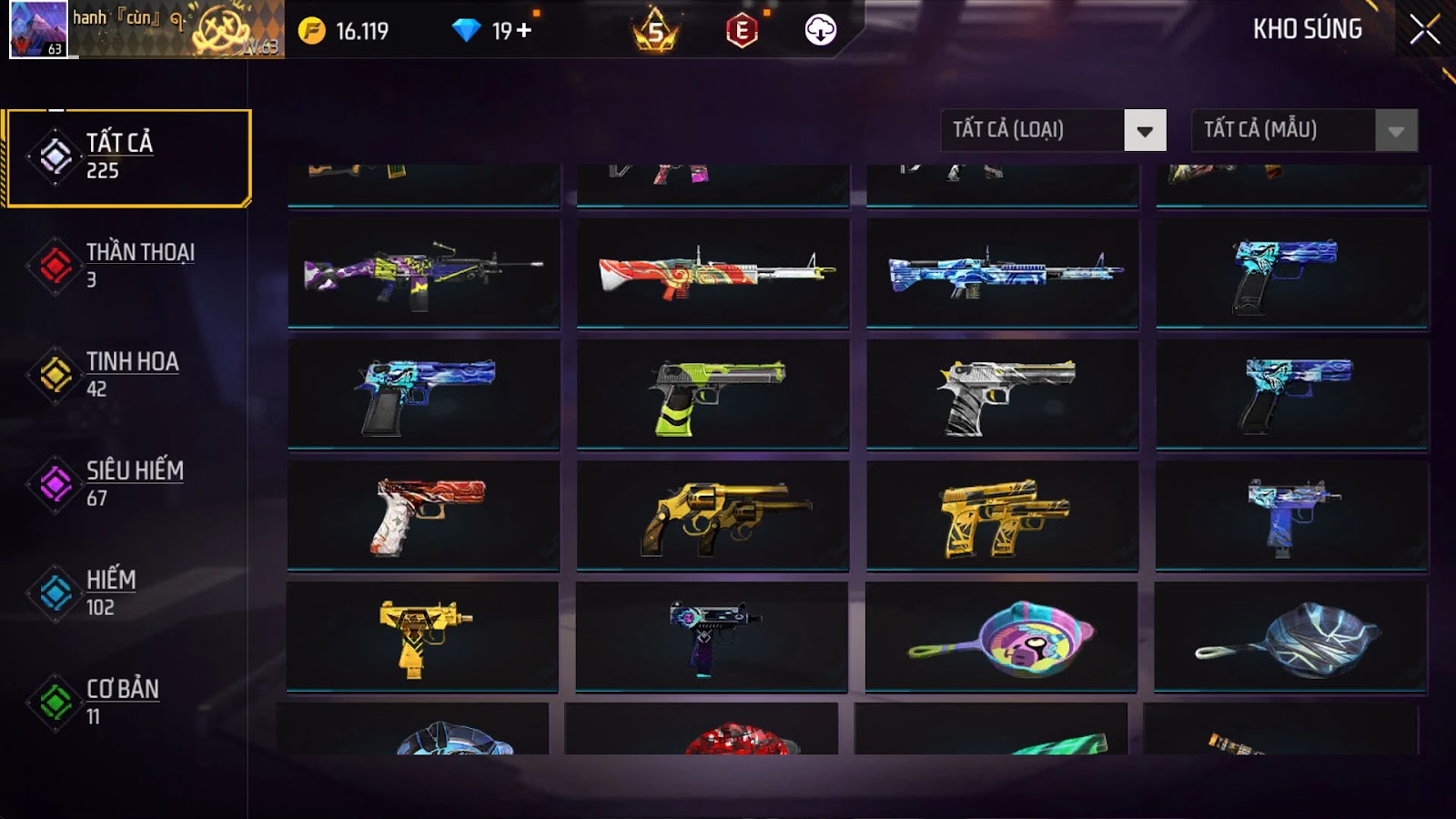Select the green and grey Desert Eagle
The width and height of the screenshot is (1456, 819).
coord(713,394)
